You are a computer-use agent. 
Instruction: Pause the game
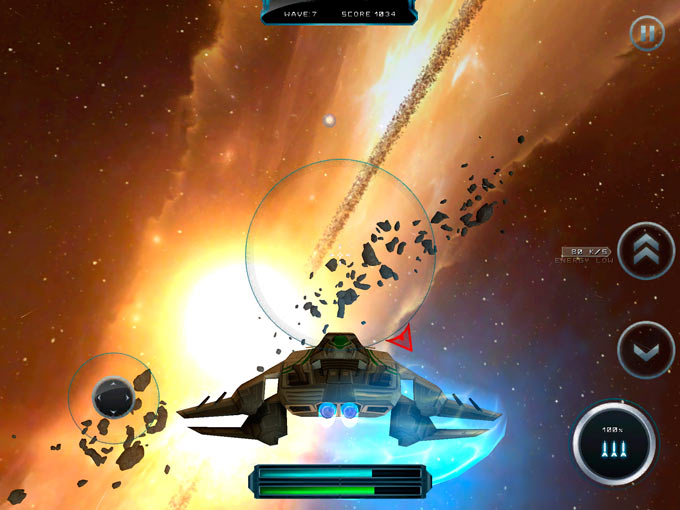(647, 34)
